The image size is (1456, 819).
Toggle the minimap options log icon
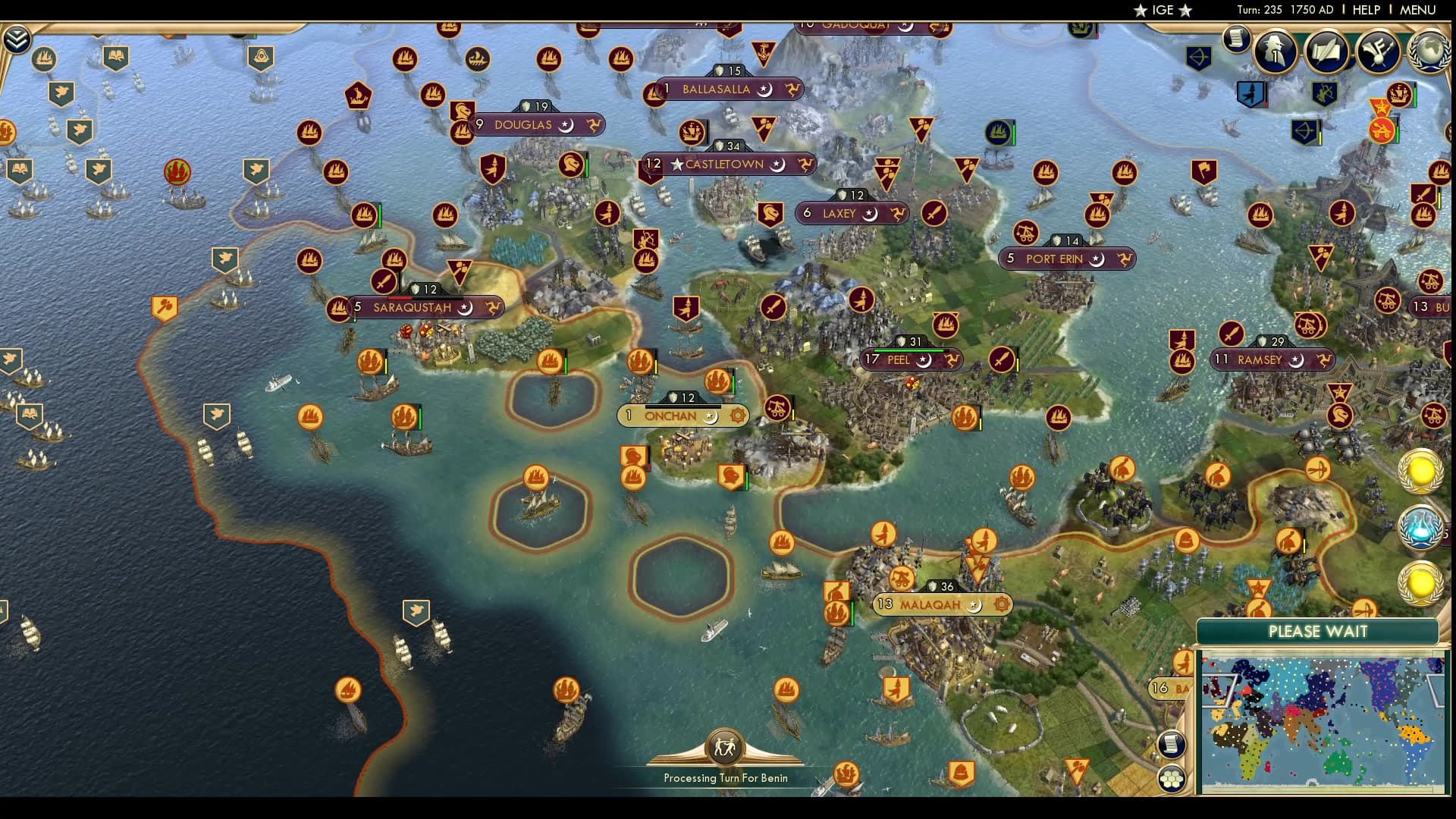(x=1172, y=744)
